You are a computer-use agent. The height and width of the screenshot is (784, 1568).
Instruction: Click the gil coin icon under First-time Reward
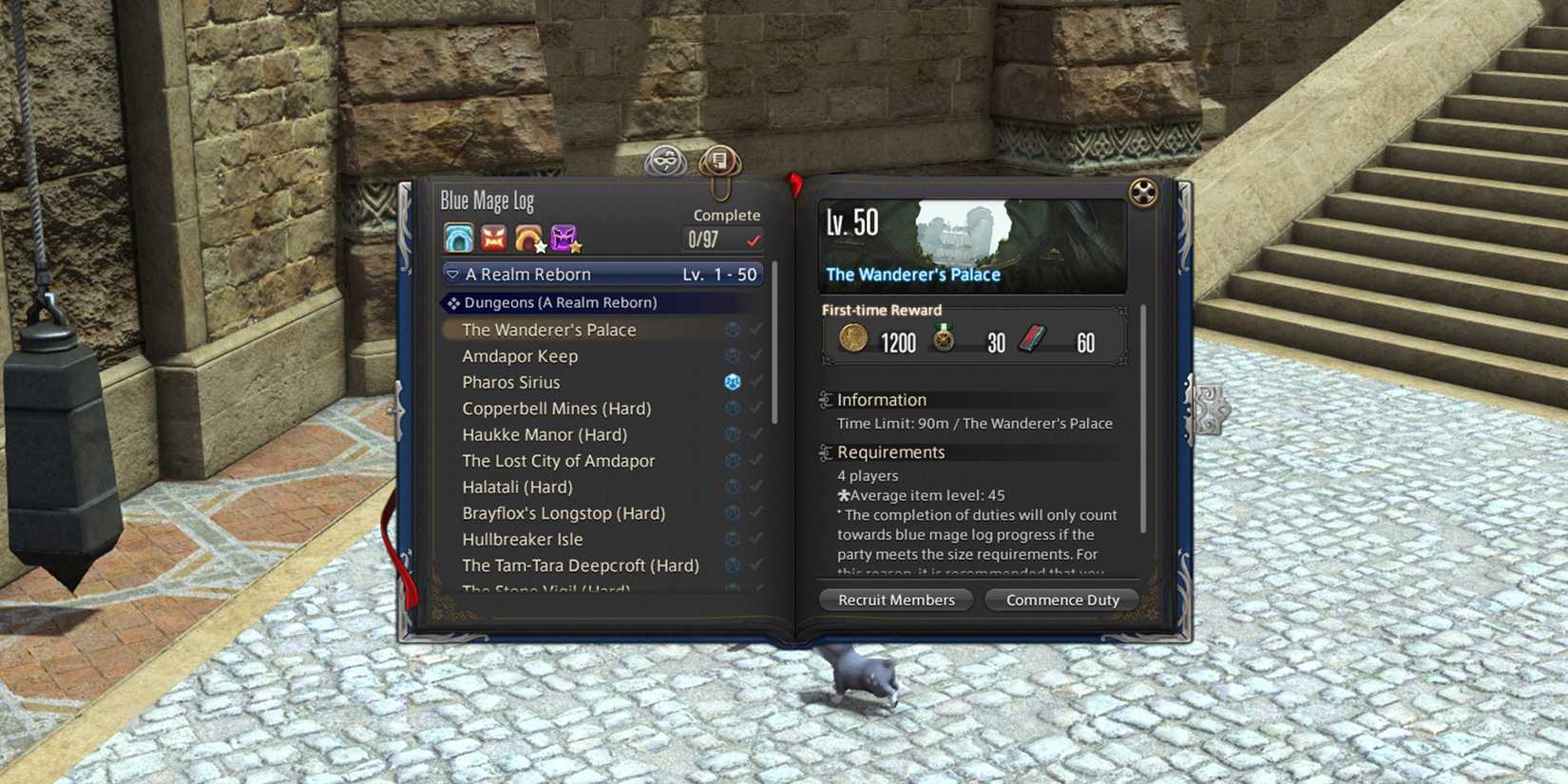click(x=852, y=339)
